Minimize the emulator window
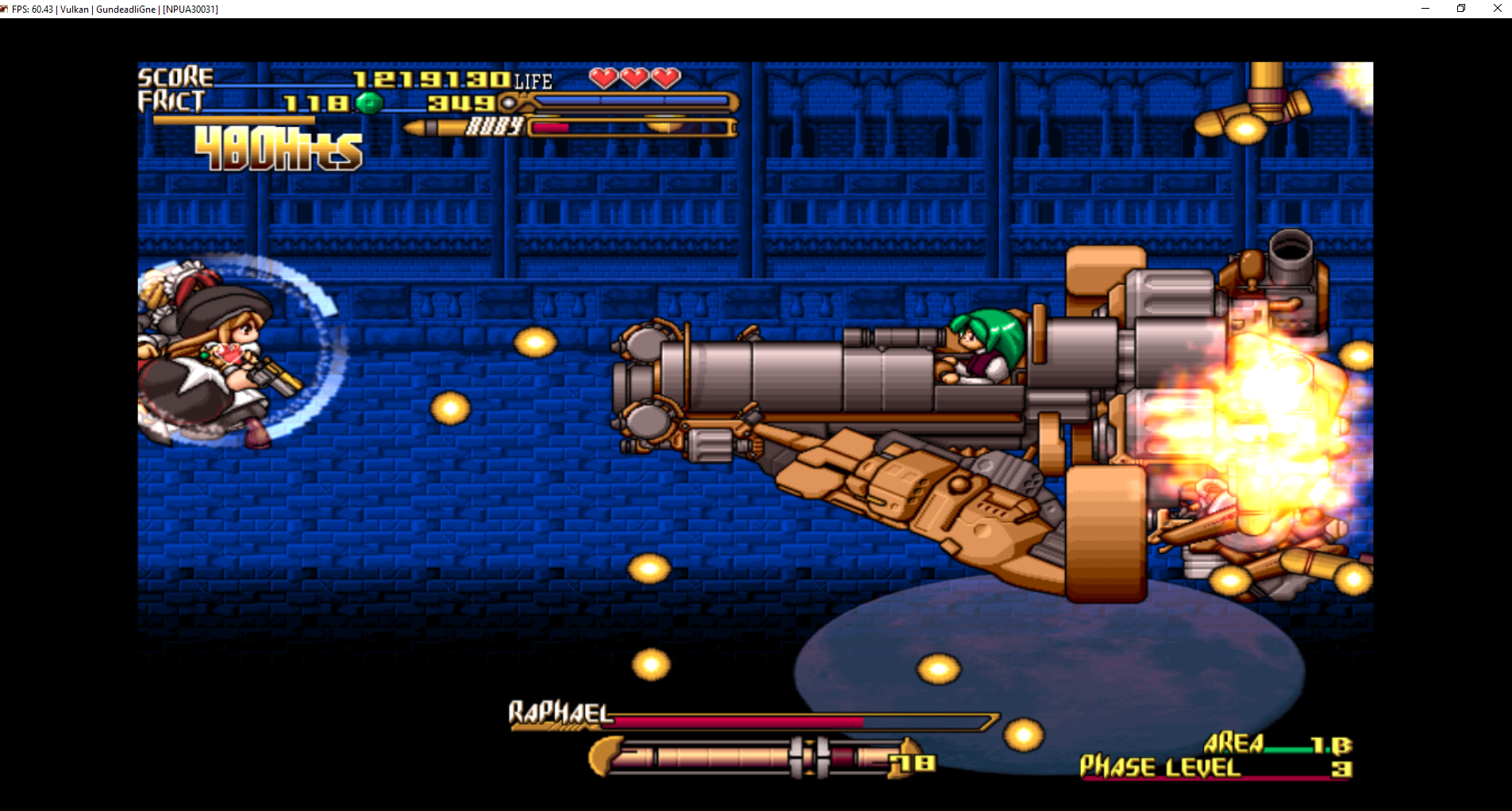1512x811 pixels. 1425,9
